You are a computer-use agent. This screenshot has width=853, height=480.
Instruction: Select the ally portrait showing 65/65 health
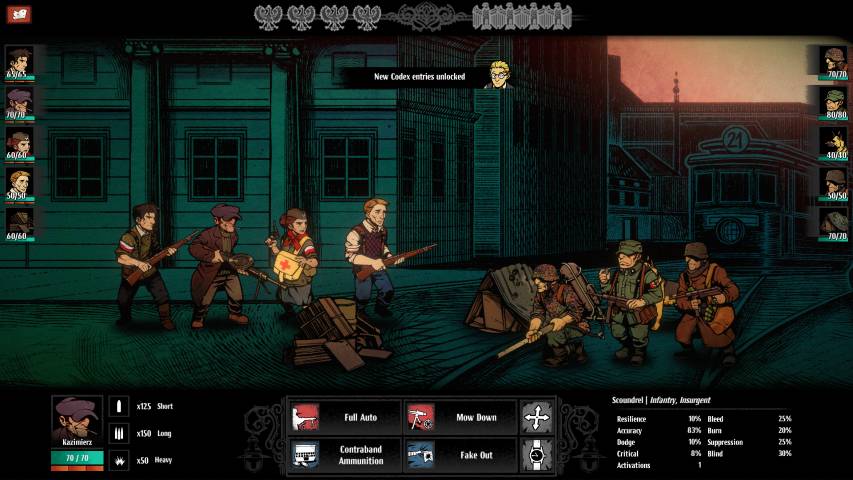click(x=19, y=62)
